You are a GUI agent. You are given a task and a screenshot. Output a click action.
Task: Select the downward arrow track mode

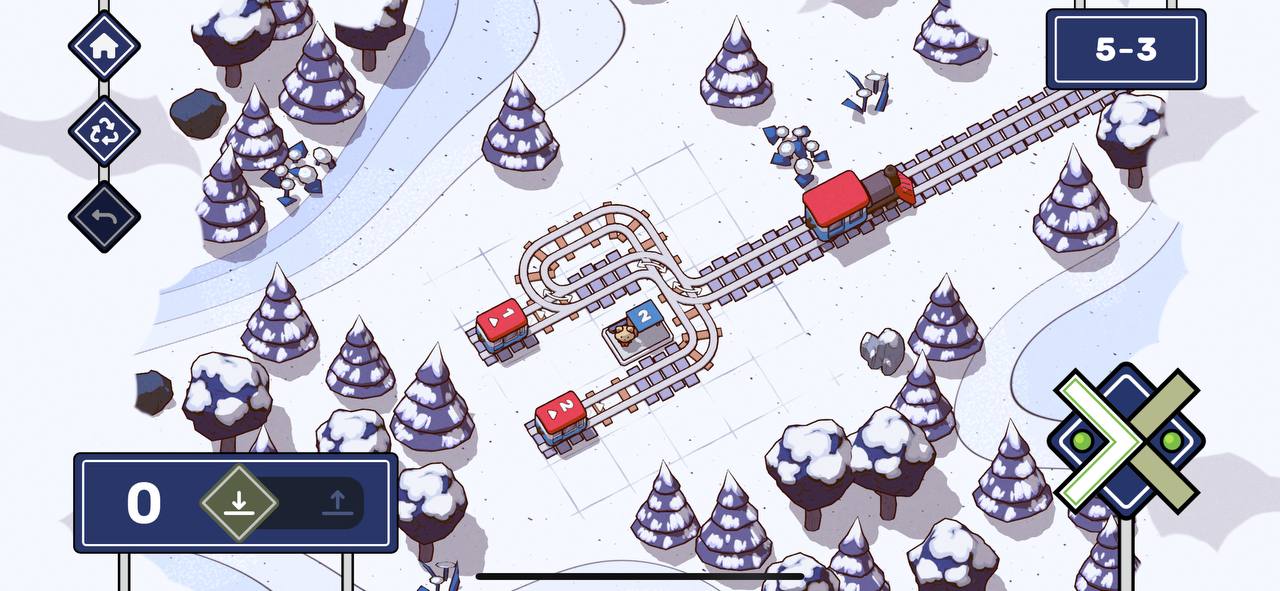[x=238, y=502]
